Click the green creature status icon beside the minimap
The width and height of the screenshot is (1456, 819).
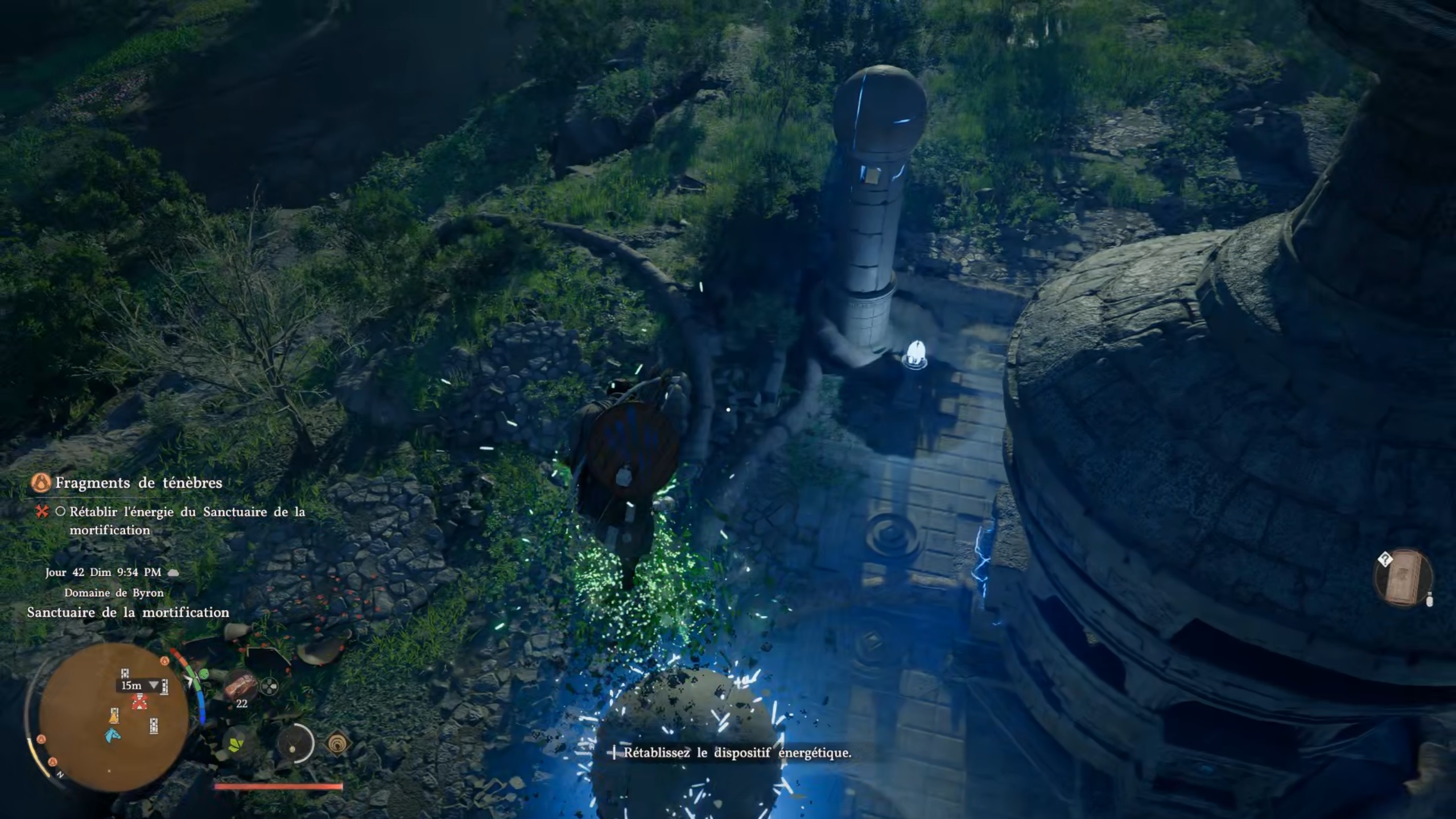204,674
